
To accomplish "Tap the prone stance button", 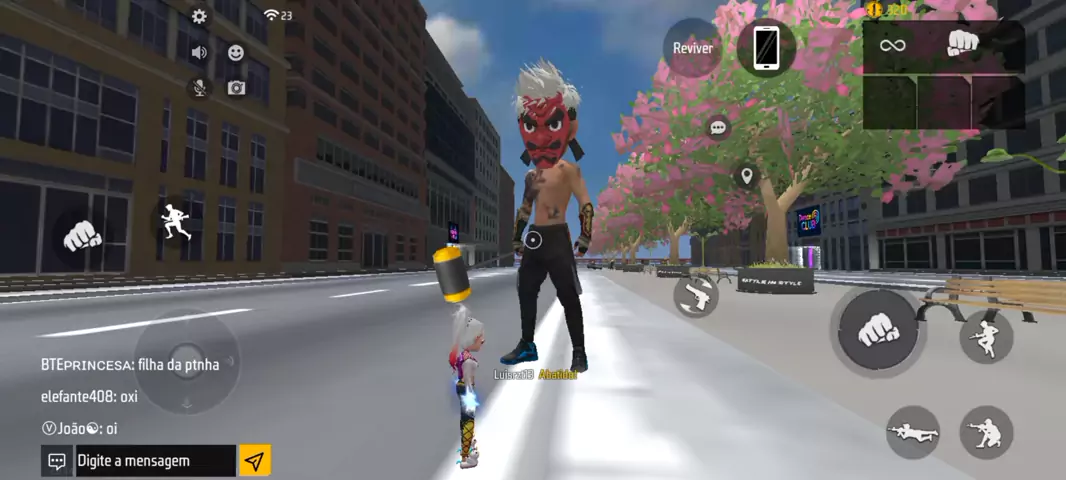I will click(x=912, y=432).
